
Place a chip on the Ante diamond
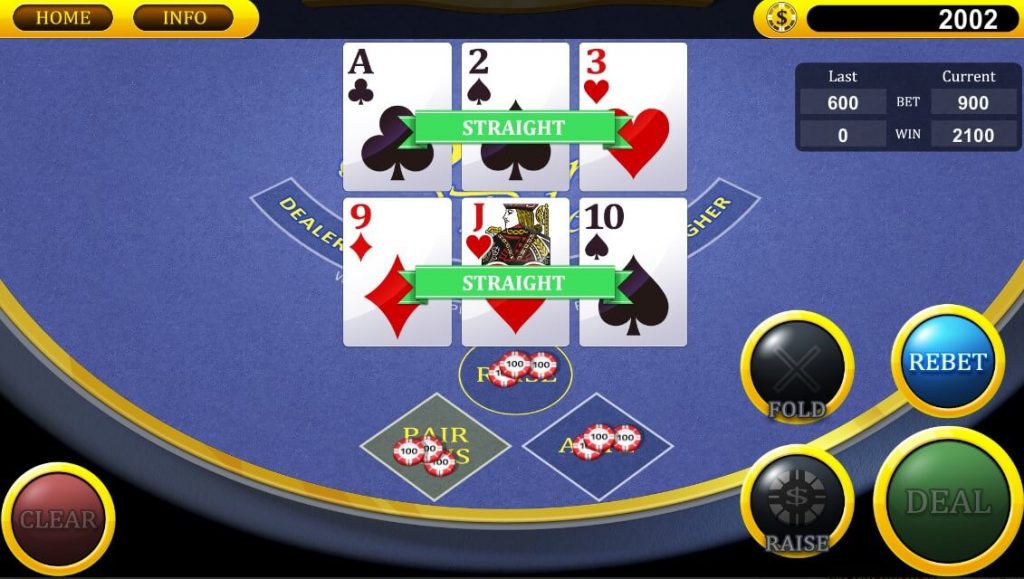(597, 446)
